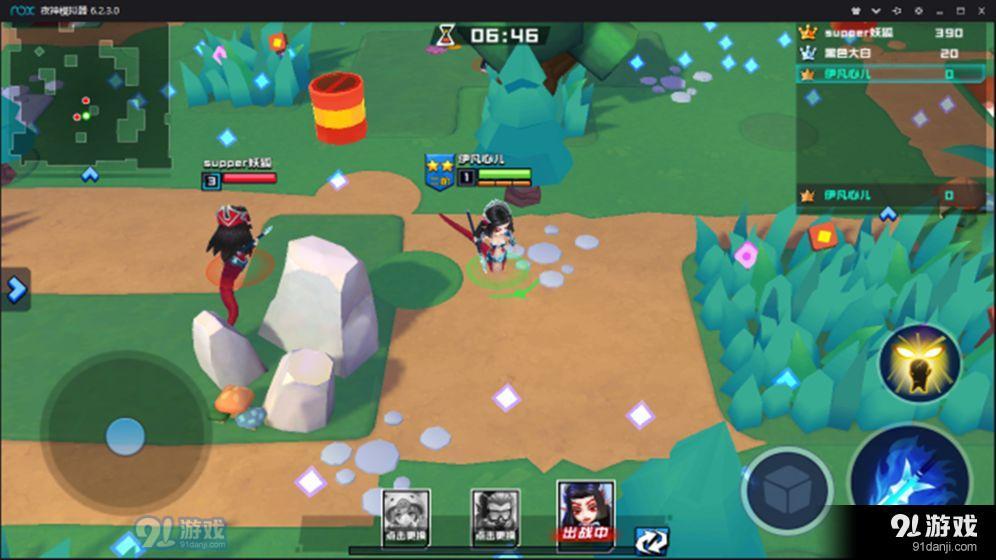This screenshot has width=996, height=560.
Task: Select the bearded reserve hero portrait
Action: (495, 515)
